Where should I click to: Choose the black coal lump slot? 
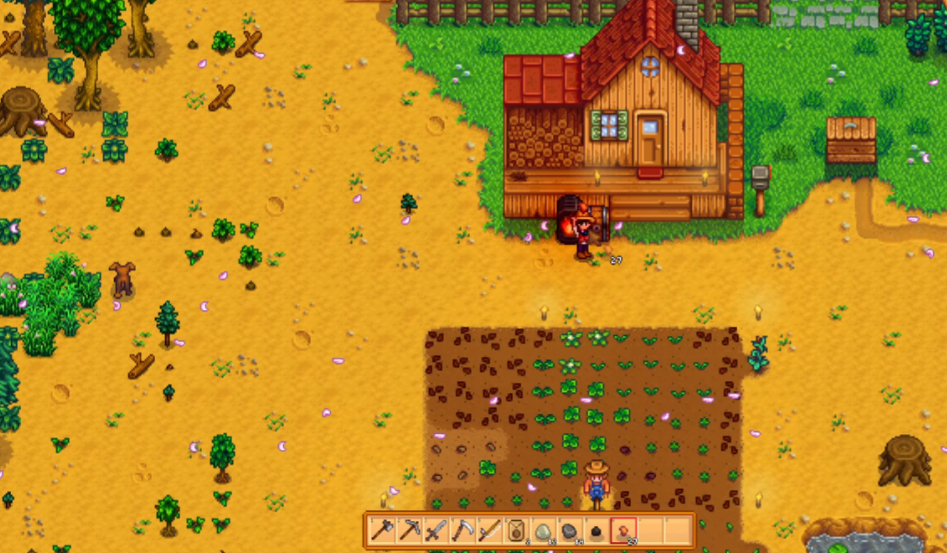tap(597, 530)
